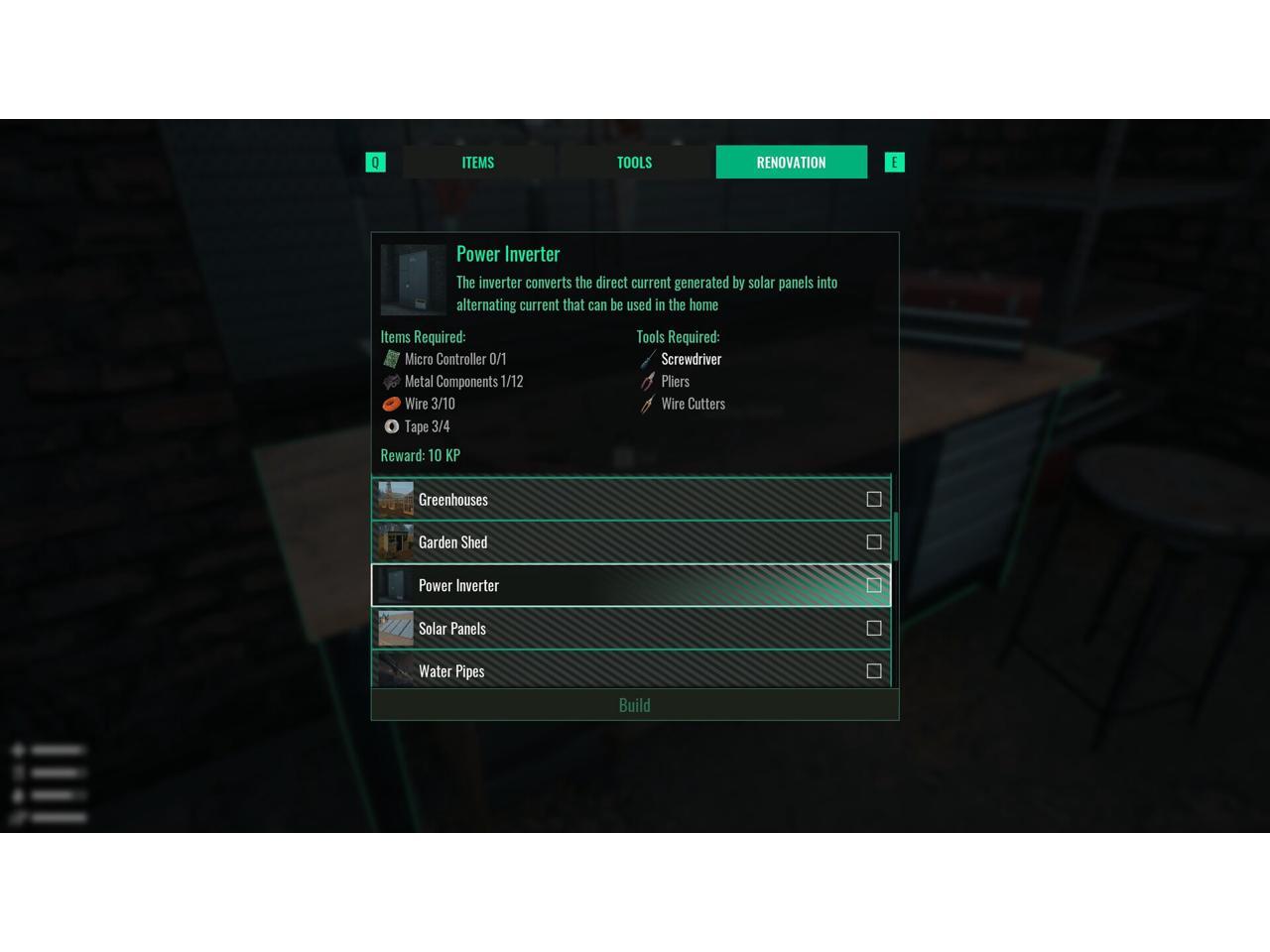
Task: Select the Garden Shed entry
Action: [x=615, y=542]
